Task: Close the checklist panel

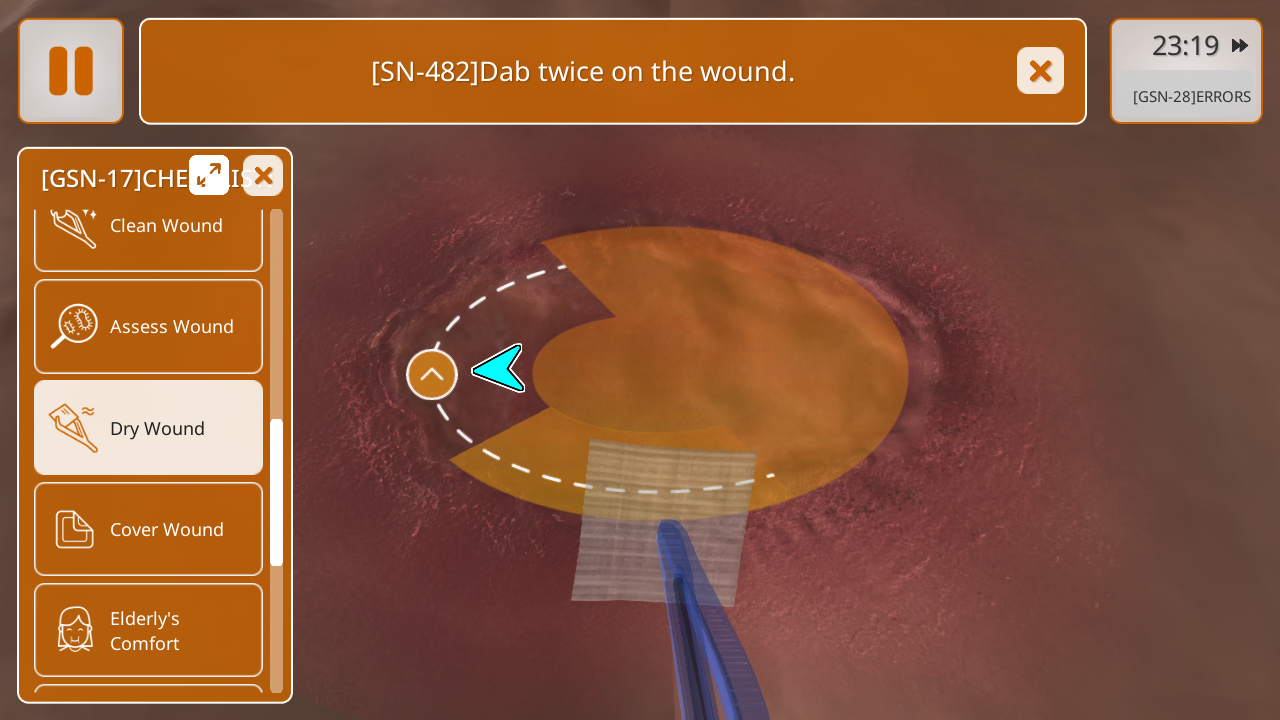Action: coord(263,176)
